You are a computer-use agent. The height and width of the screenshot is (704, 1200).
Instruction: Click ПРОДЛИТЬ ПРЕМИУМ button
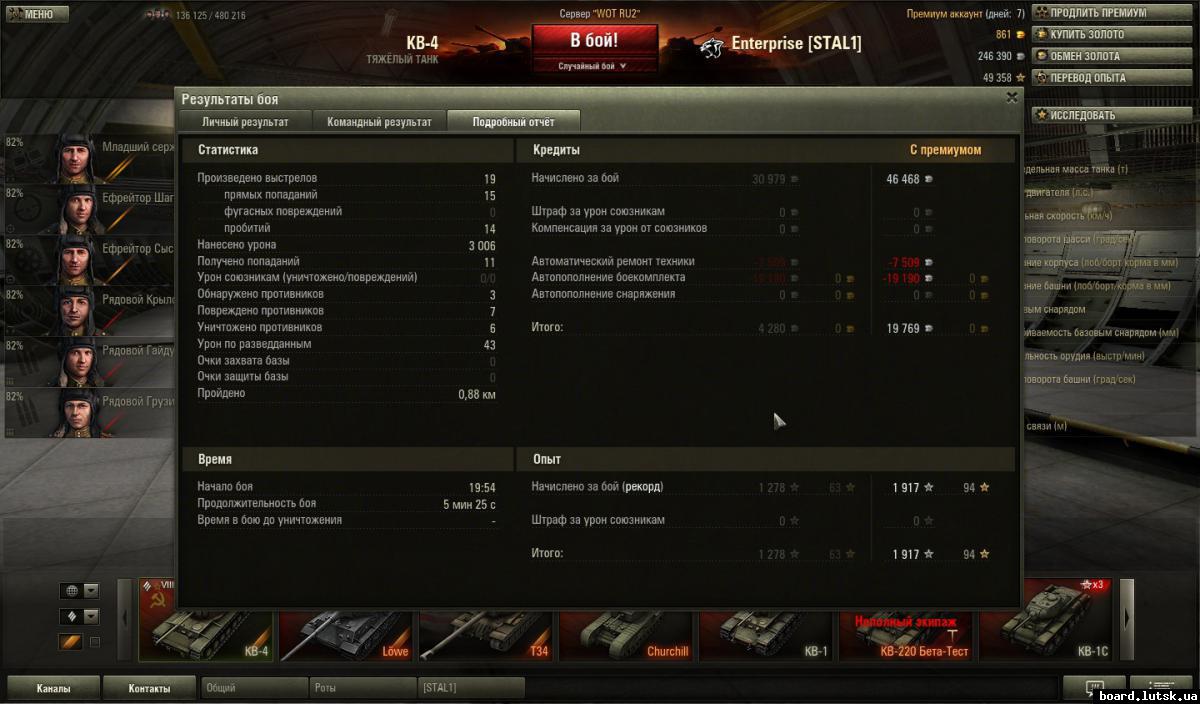pos(1098,13)
